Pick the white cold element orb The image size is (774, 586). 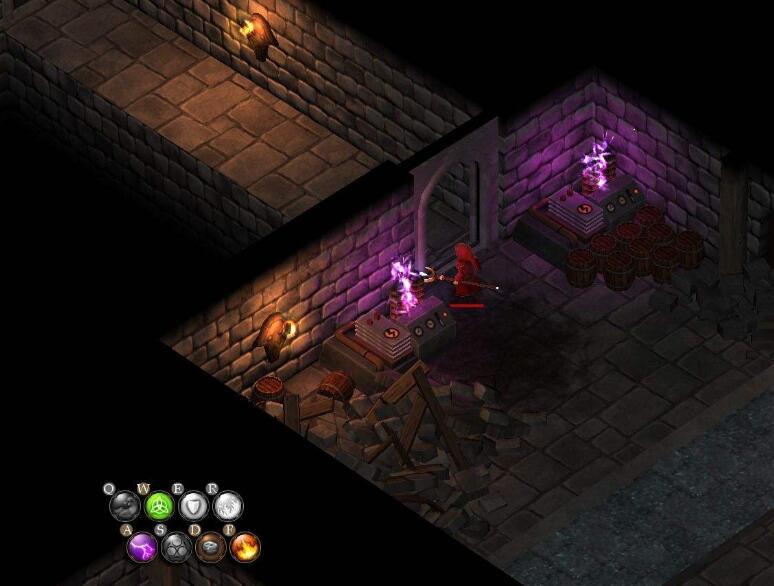[228, 505]
